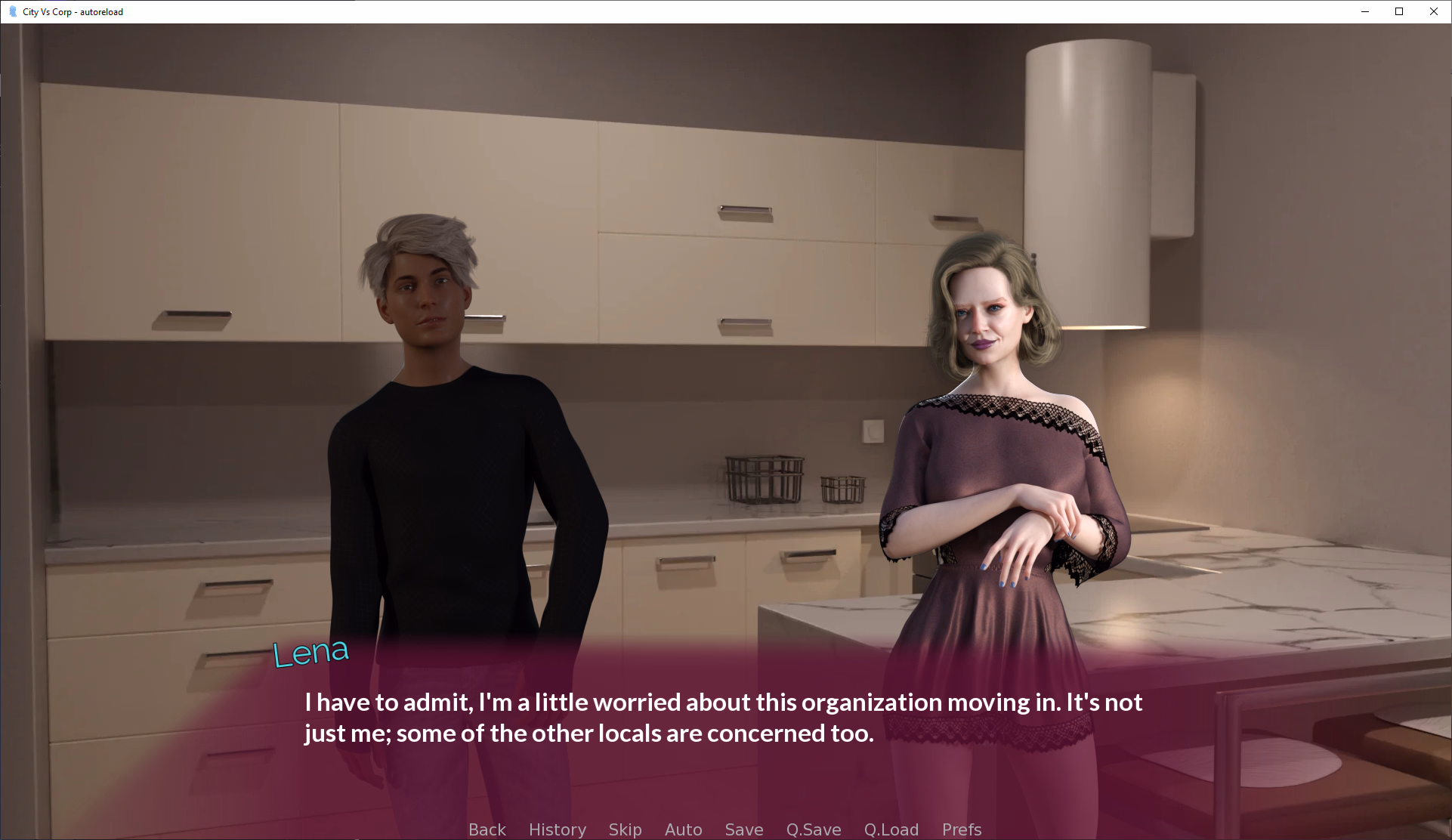Open the Save menu
The width and height of the screenshot is (1452, 840).
743,829
